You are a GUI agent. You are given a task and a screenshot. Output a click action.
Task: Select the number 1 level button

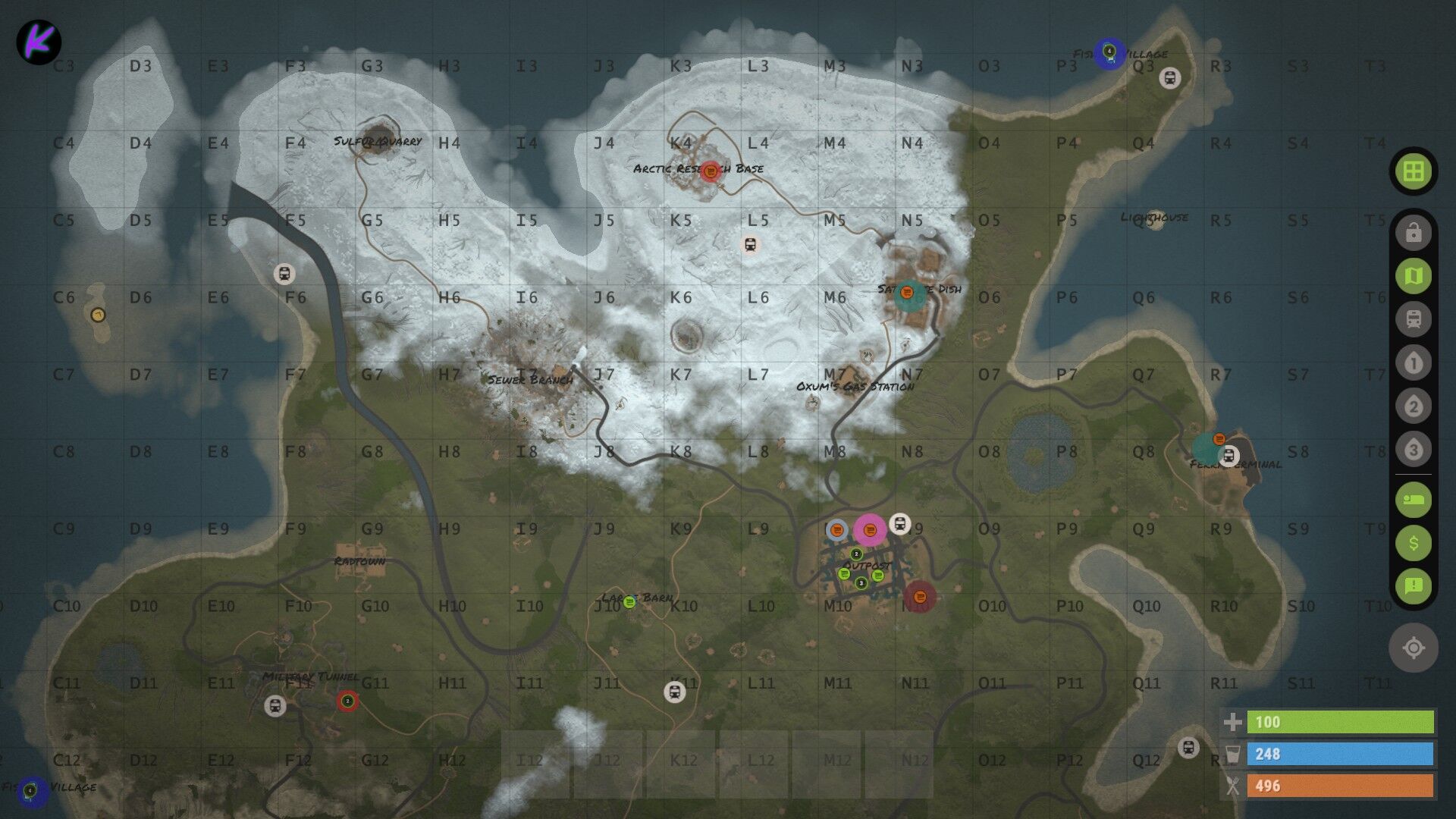(1413, 363)
